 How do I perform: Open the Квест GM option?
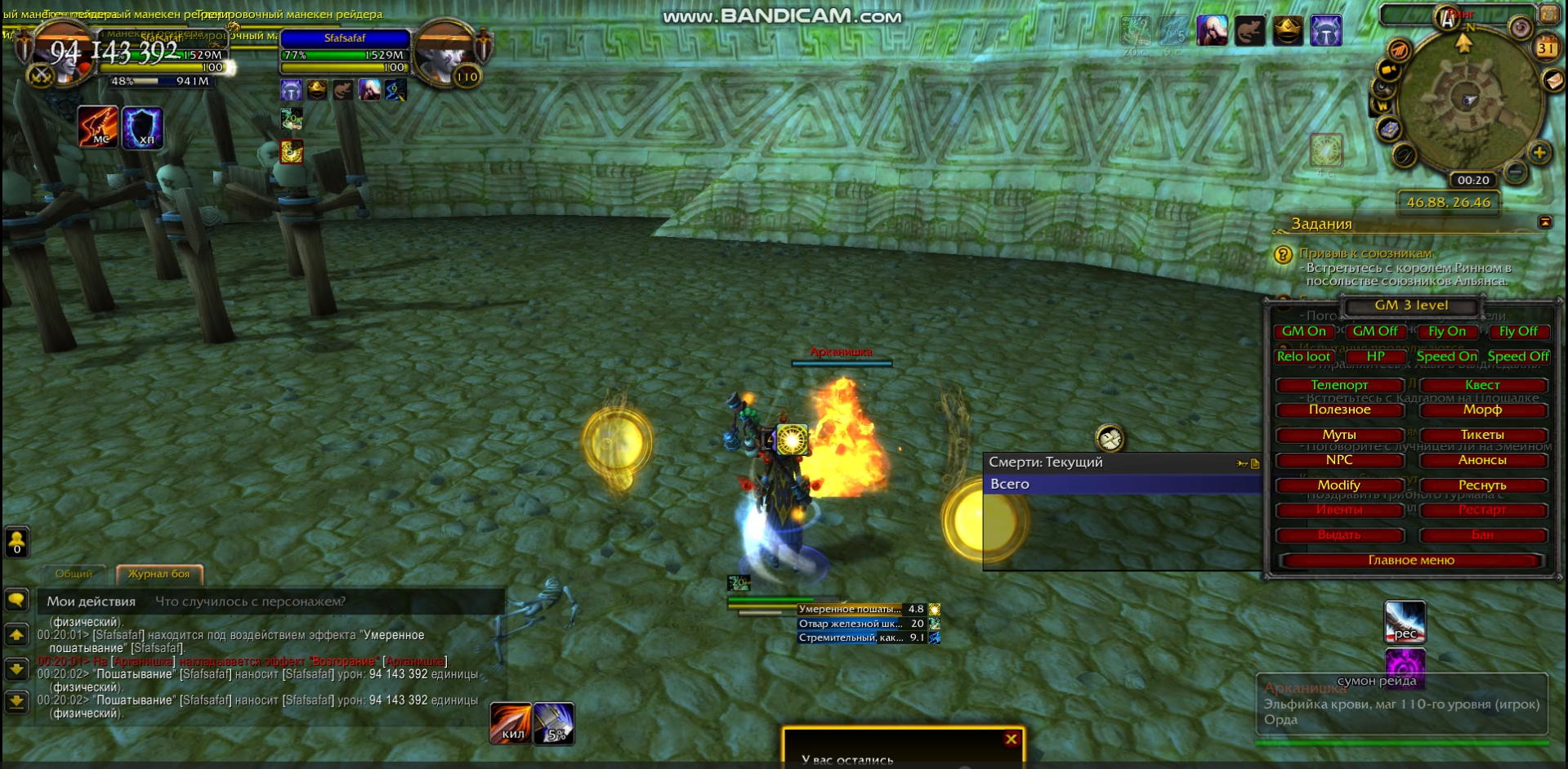click(x=1482, y=385)
